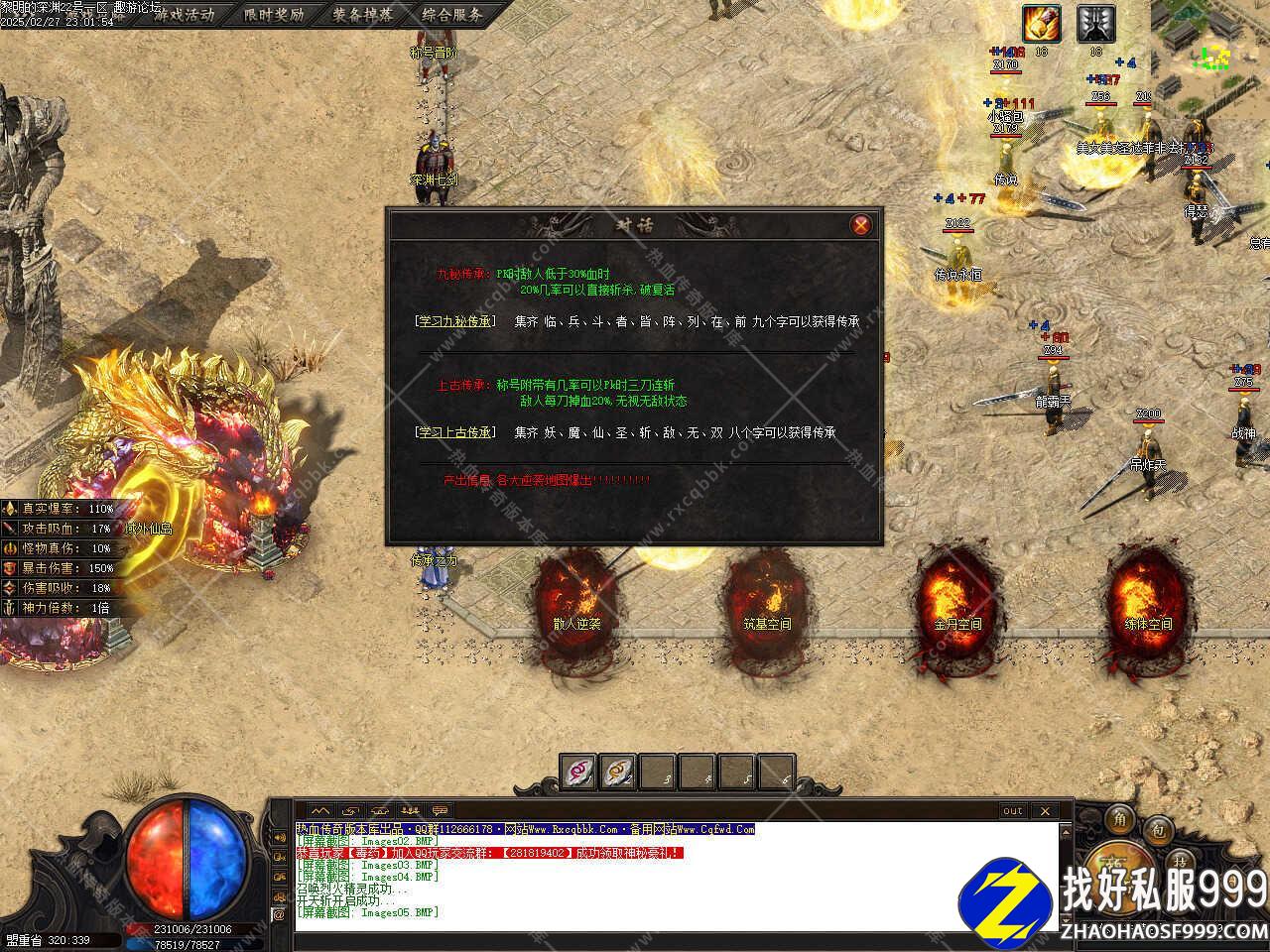Open the 角 character button

pos(1121,820)
